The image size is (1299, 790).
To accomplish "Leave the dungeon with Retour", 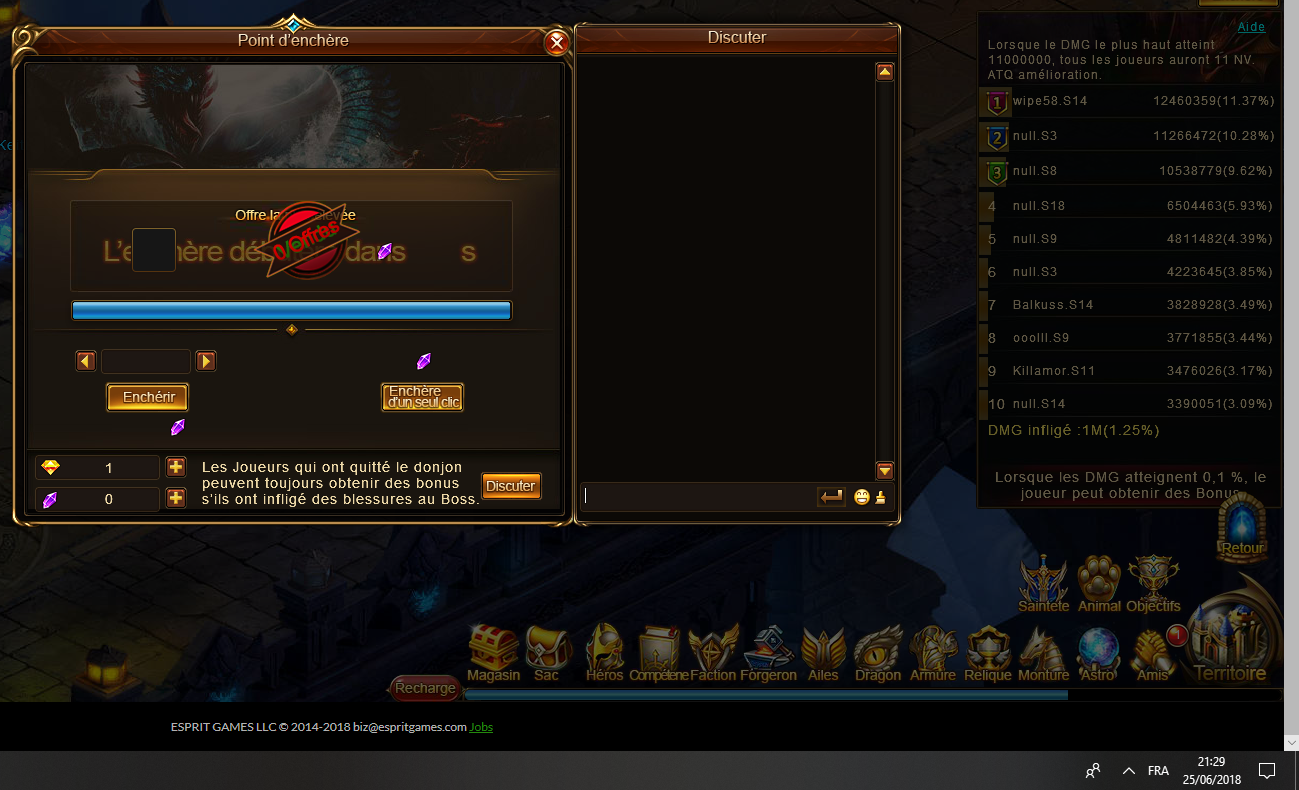I will 1243,530.
